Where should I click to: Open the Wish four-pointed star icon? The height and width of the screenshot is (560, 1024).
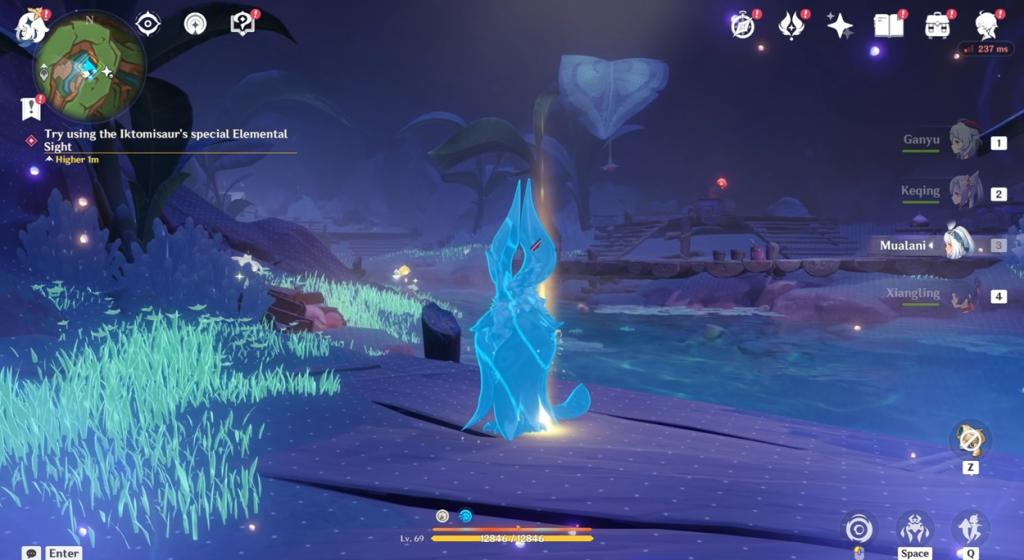[x=840, y=26]
